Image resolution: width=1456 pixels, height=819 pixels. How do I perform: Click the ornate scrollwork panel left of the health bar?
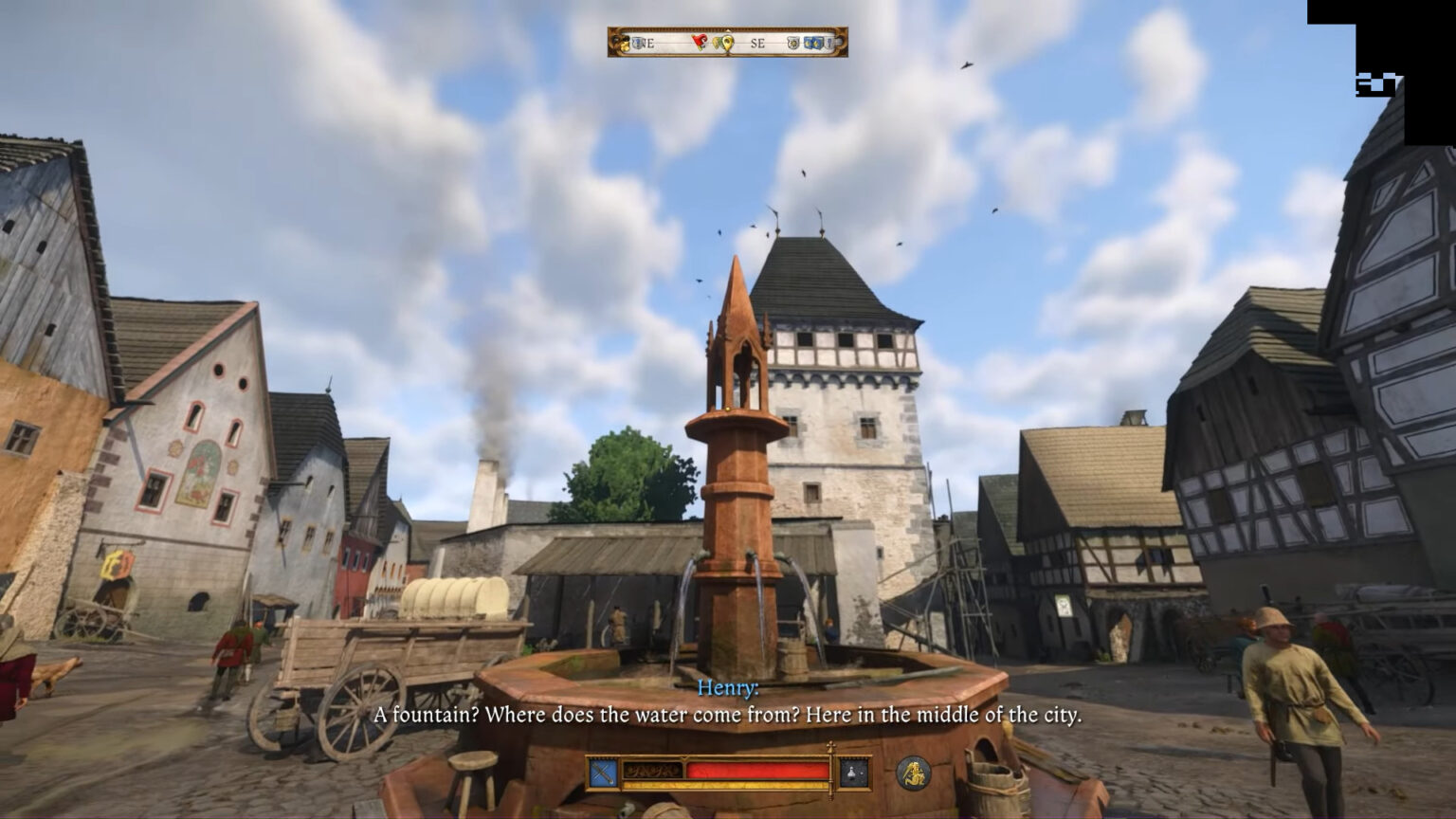653,770
